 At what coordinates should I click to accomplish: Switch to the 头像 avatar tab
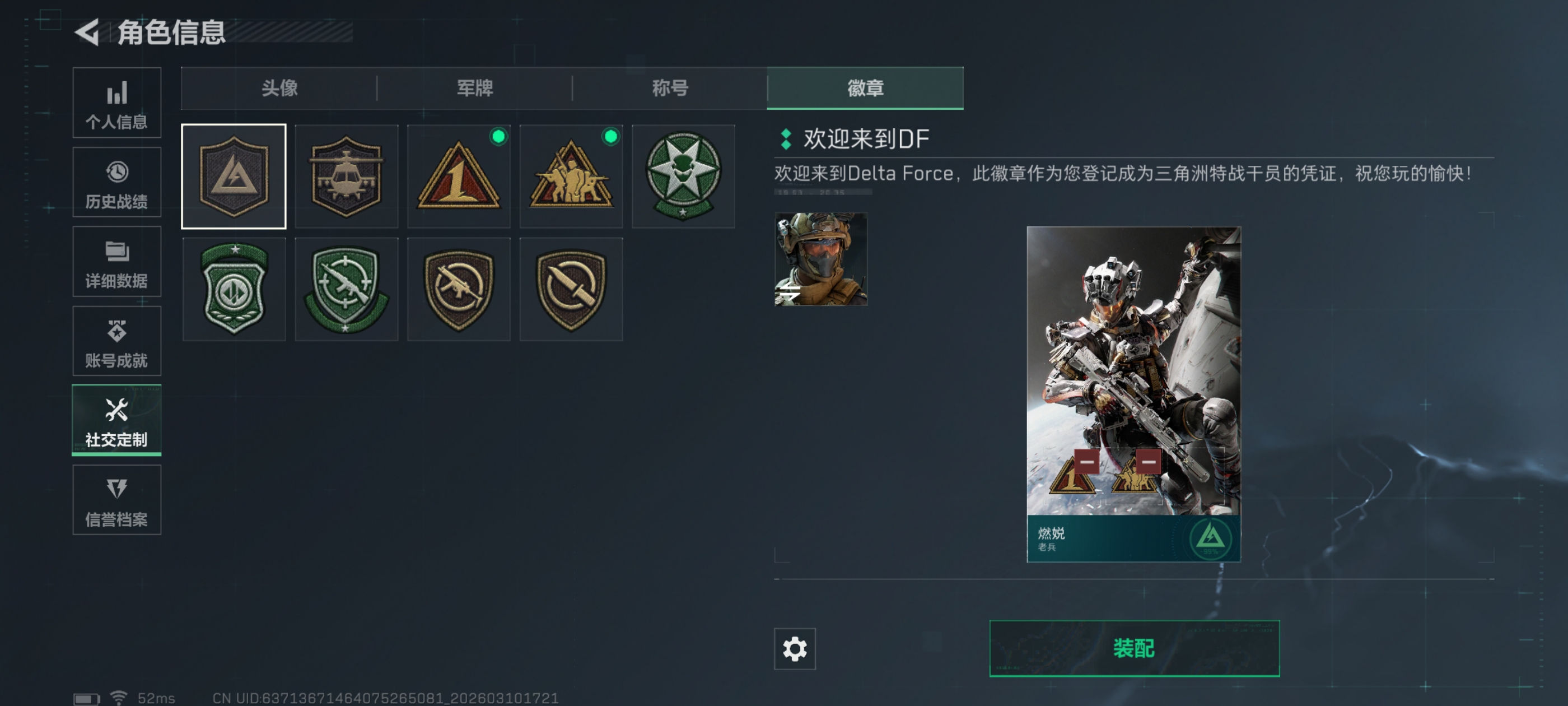279,89
